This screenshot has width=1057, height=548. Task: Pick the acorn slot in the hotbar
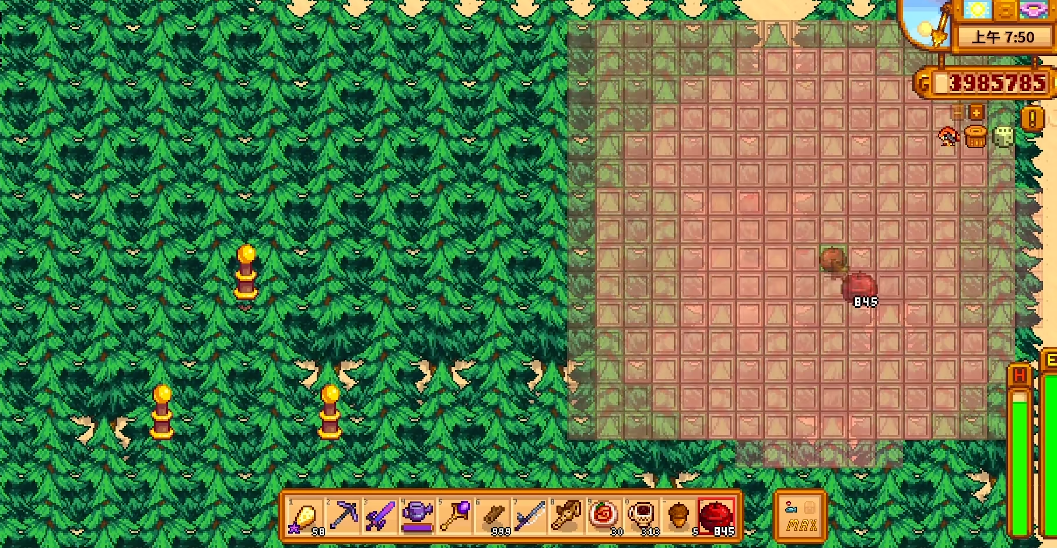pos(679,516)
